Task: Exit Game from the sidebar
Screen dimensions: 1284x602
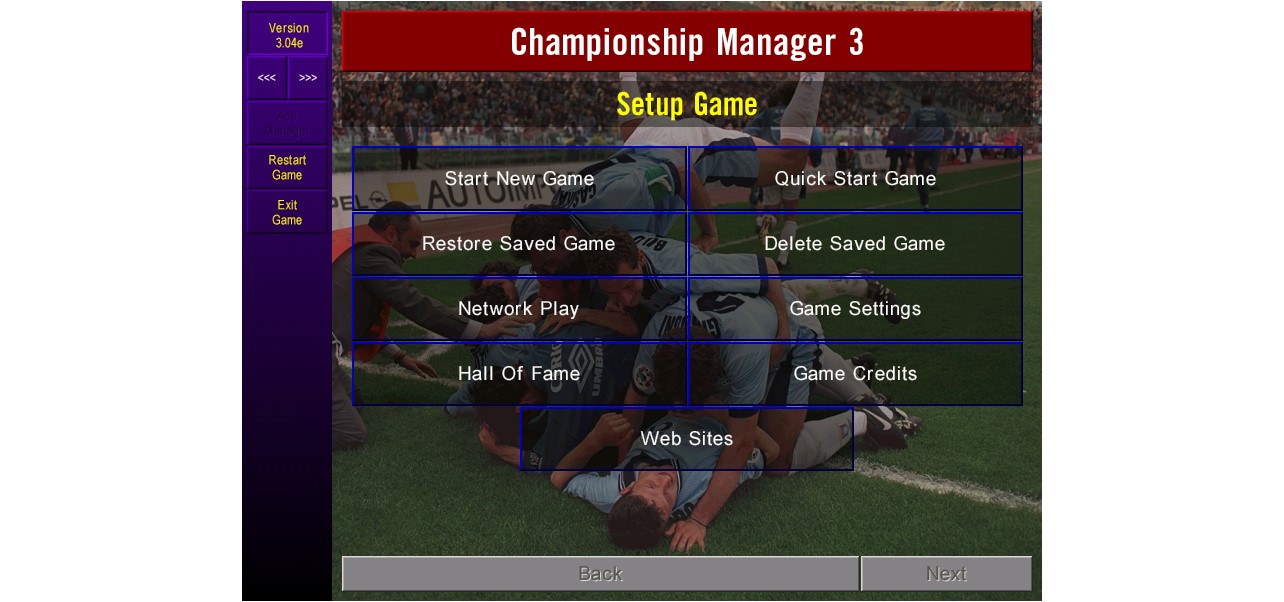Action: [x=287, y=213]
